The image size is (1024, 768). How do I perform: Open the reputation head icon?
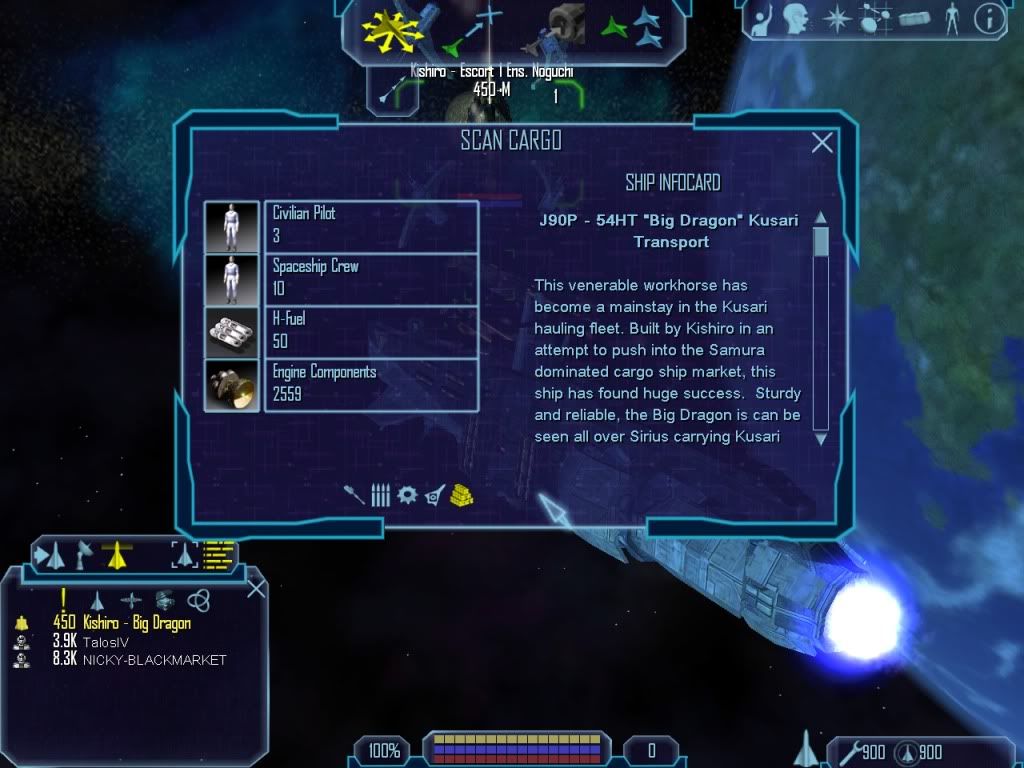(x=795, y=17)
